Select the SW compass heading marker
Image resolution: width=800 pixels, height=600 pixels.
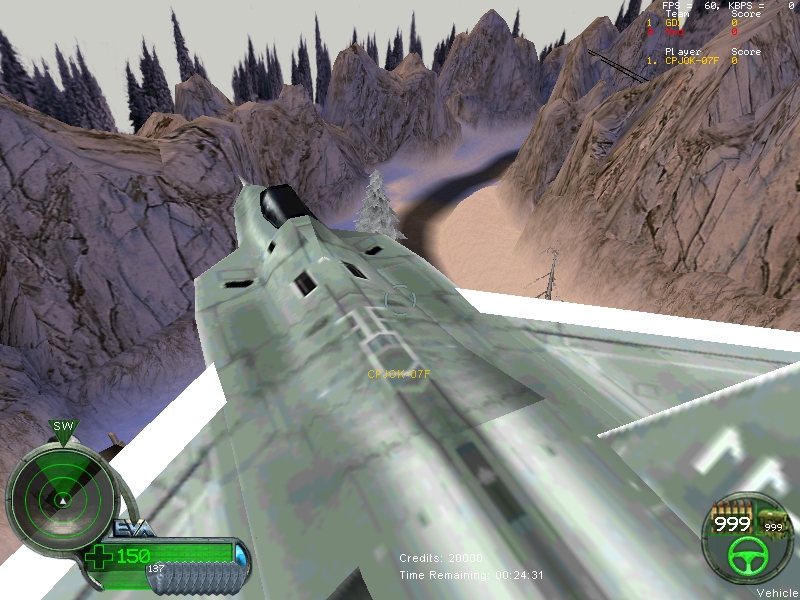(x=63, y=427)
